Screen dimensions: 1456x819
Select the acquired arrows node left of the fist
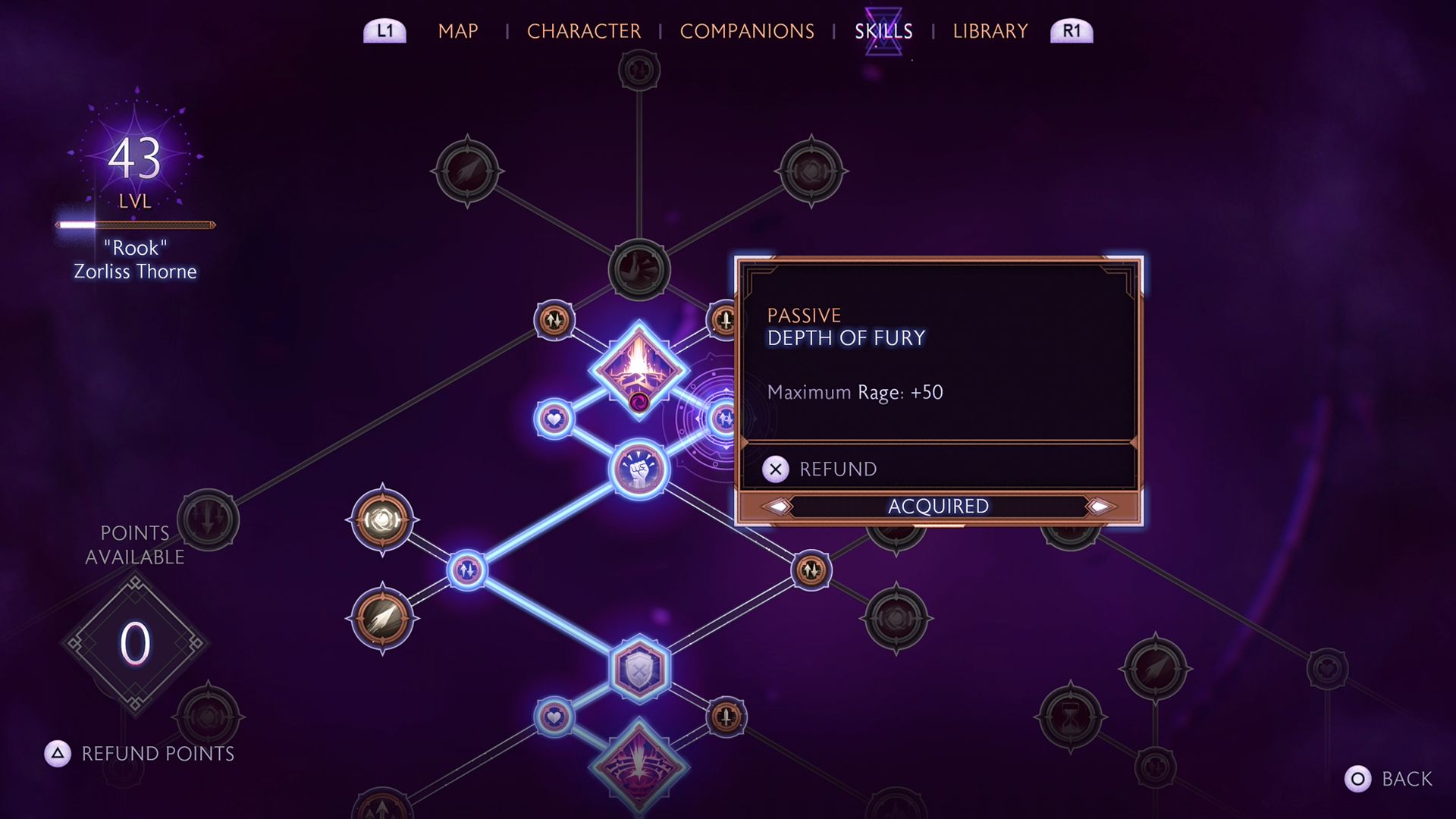[466, 570]
